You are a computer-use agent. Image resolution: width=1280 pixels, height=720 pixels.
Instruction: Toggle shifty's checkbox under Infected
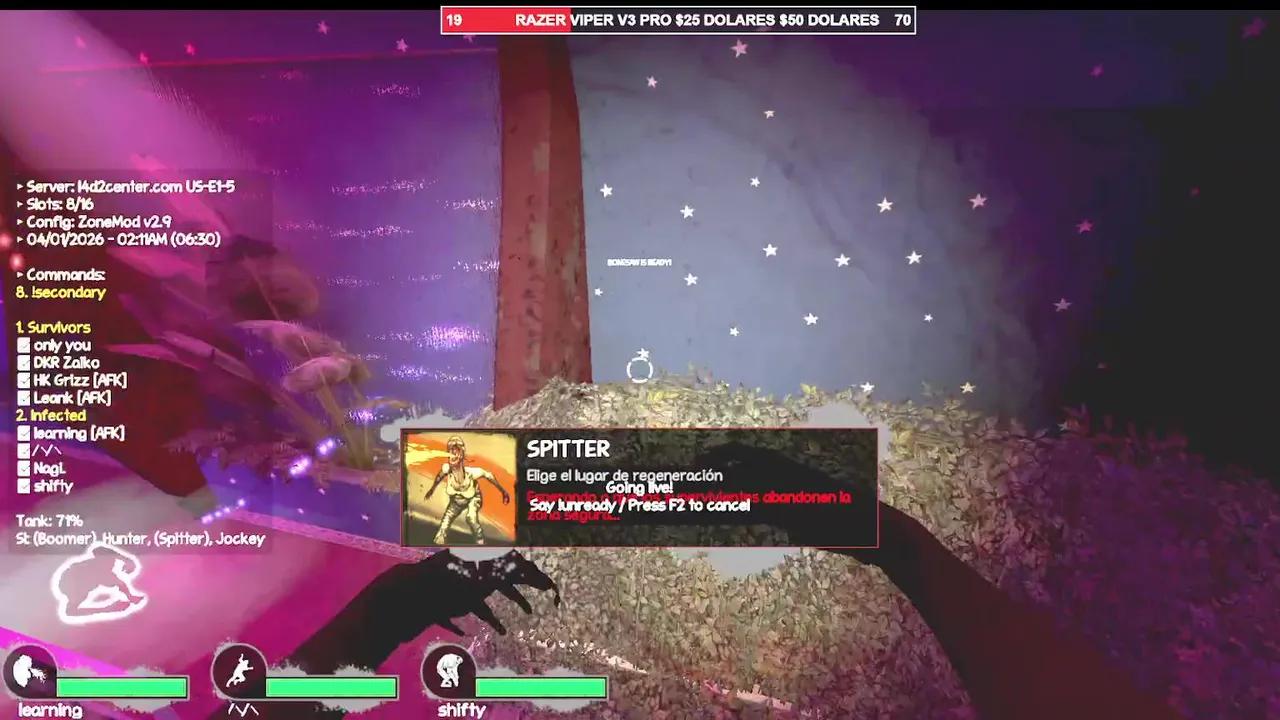[x=22, y=486]
